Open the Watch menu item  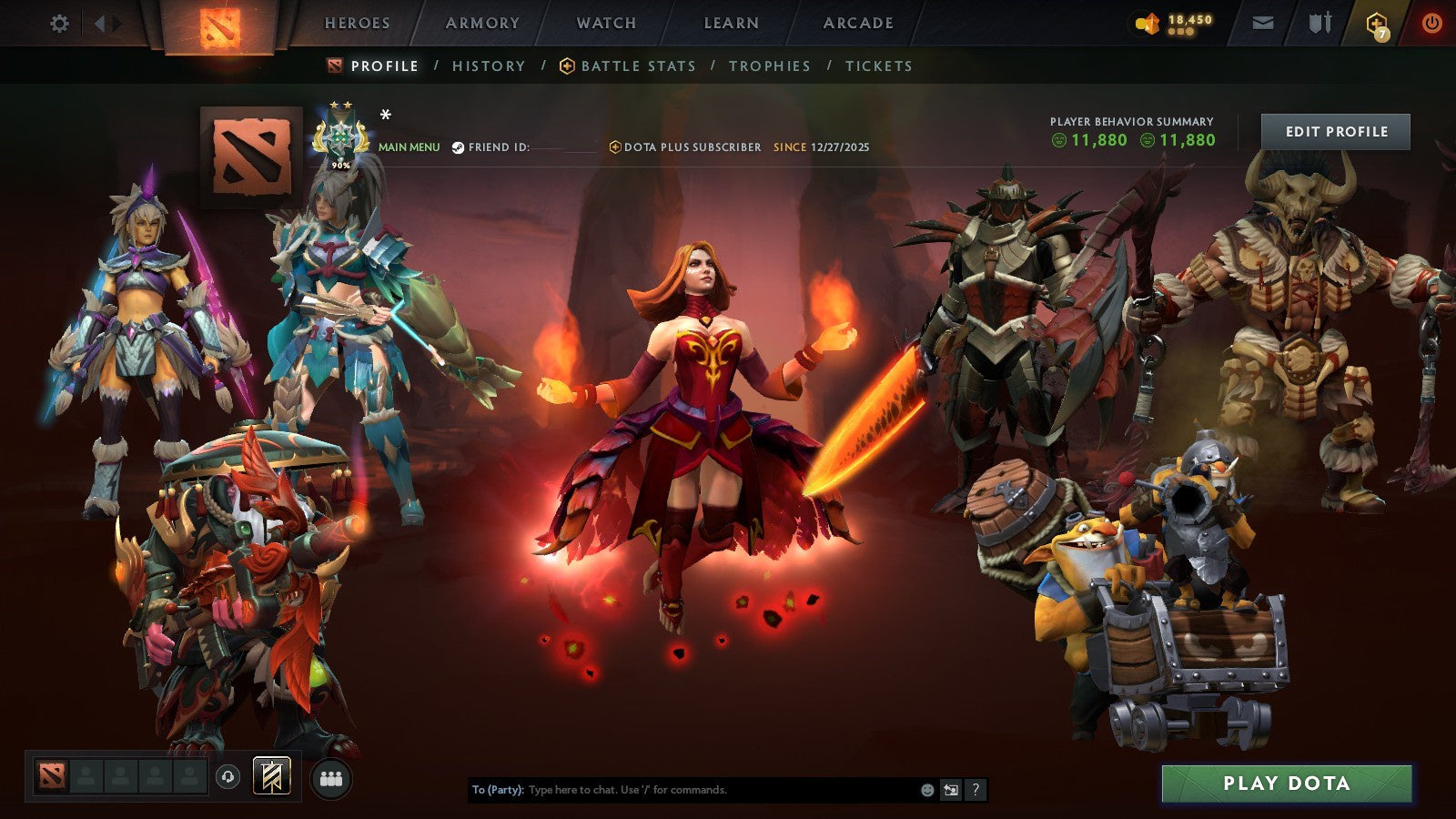(x=604, y=23)
